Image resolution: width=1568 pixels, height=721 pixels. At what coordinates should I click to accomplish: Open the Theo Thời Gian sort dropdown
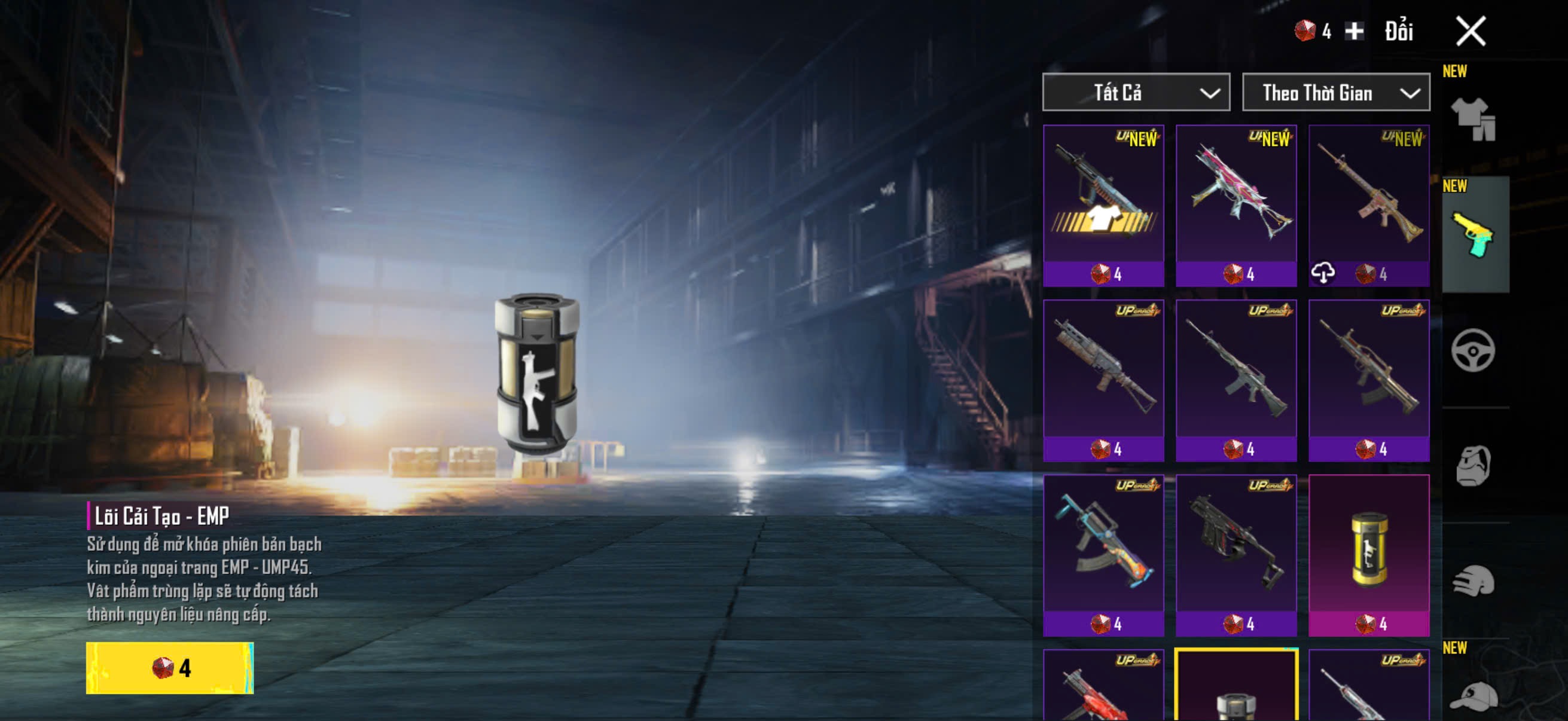click(x=1335, y=93)
